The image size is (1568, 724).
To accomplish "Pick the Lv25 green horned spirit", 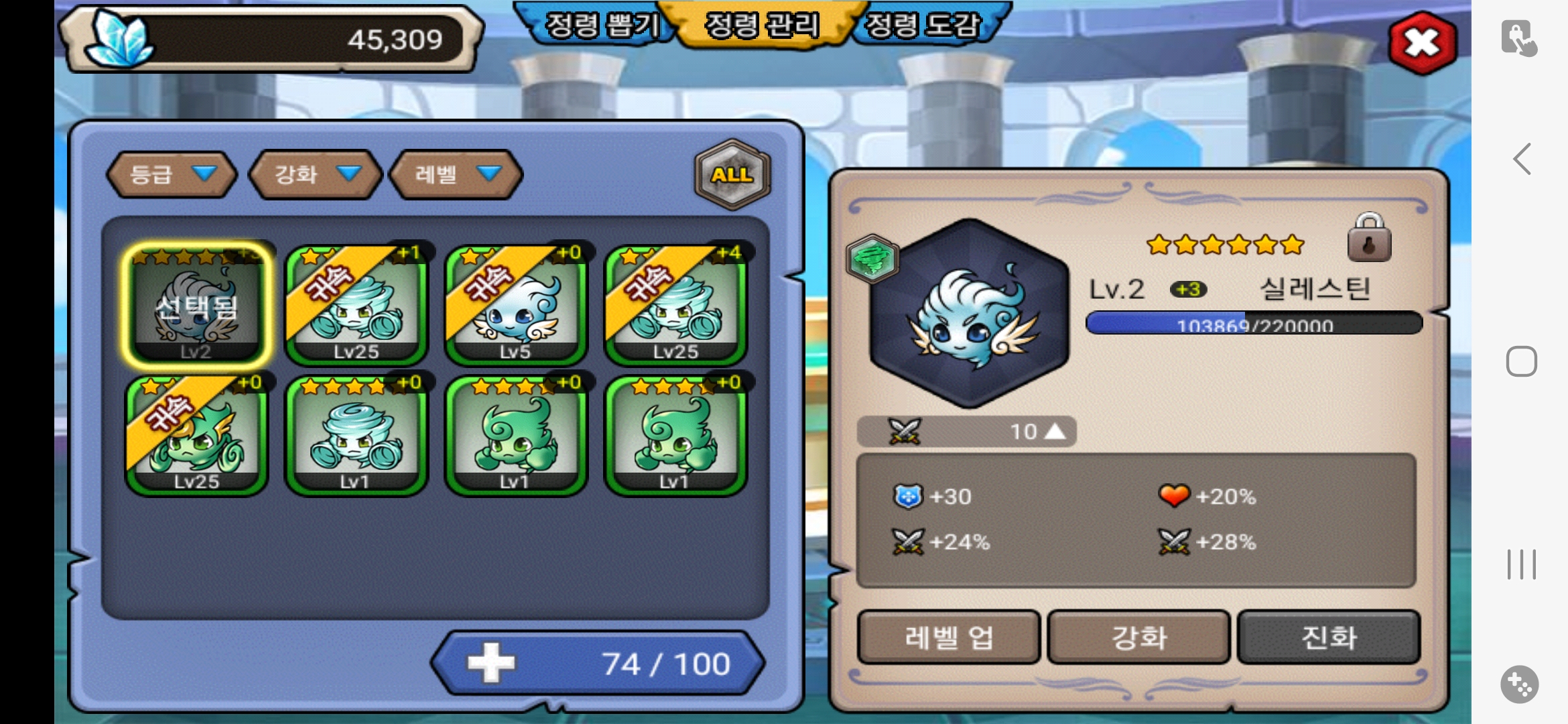I will point(196,436).
